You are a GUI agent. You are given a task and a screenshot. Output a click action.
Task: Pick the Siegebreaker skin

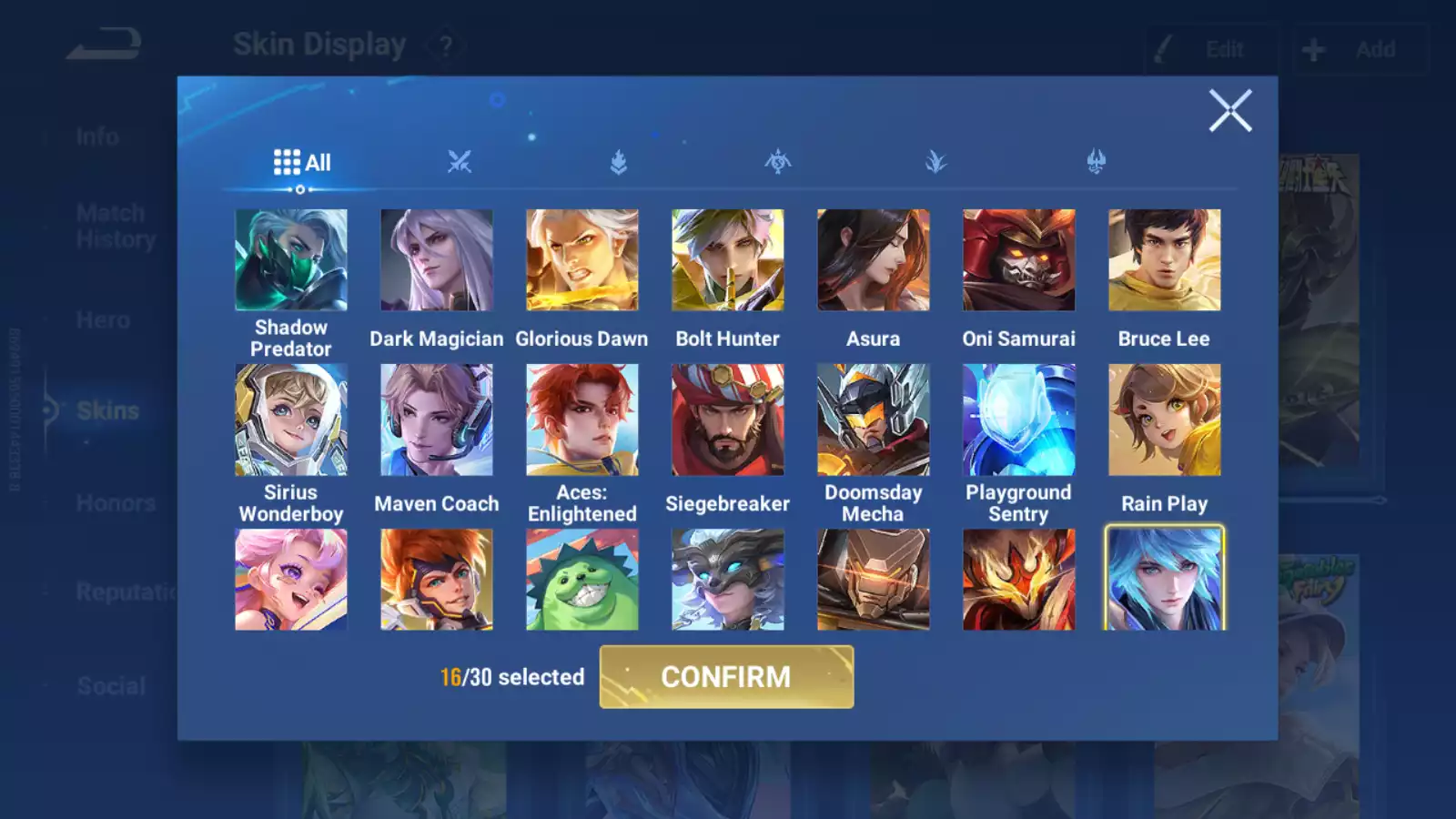coord(728,420)
